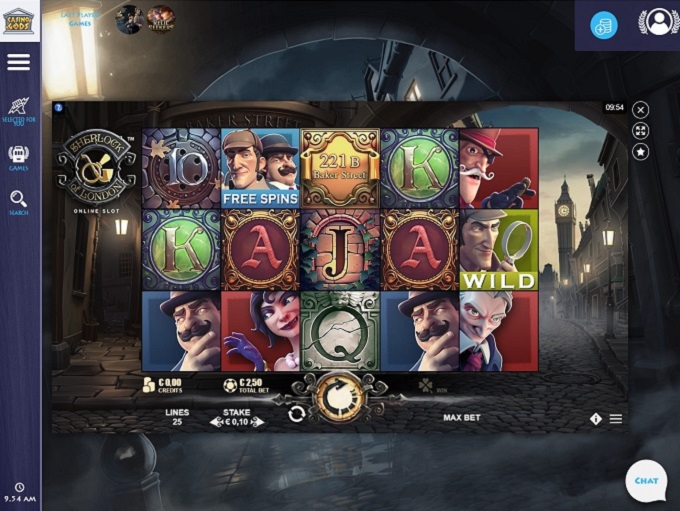Open the user profile account icon
The width and height of the screenshot is (680, 511).
click(x=658, y=23)
